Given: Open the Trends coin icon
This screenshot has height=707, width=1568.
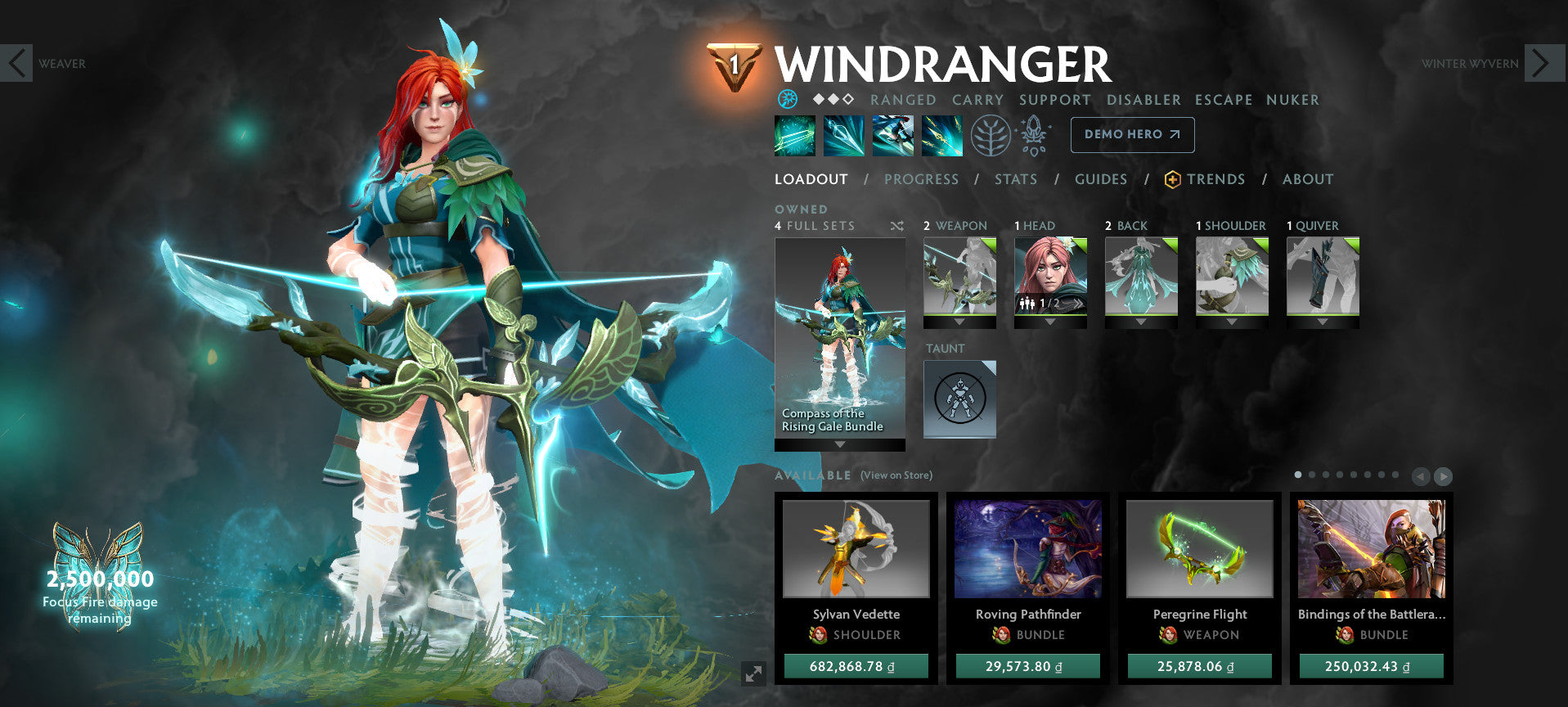Looking at the screenshot, I should pyautogui.click(x=1173, y=179).
